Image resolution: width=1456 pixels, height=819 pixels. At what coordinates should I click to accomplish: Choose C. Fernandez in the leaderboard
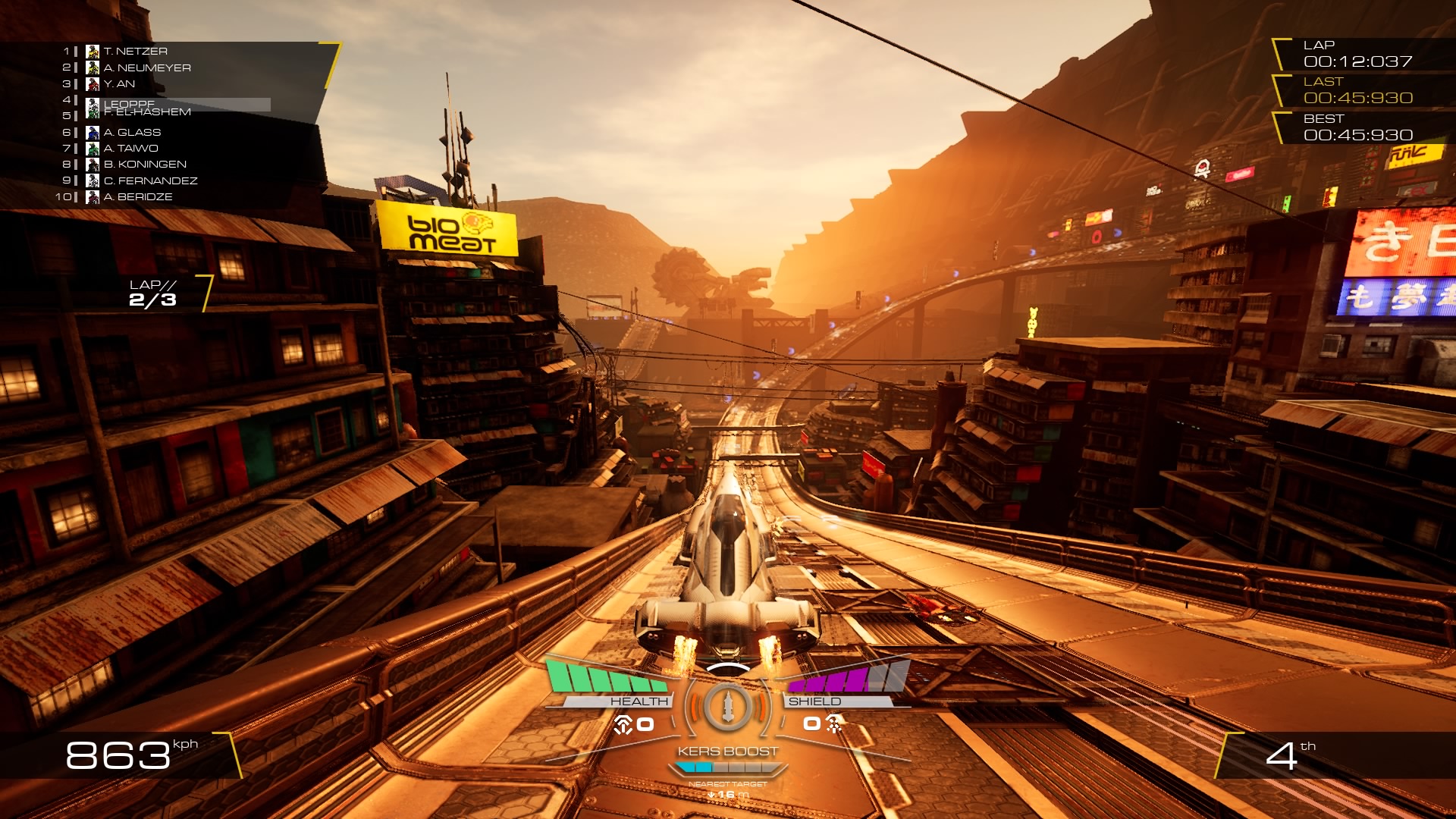pyautogui.click(x=150, y=180)
